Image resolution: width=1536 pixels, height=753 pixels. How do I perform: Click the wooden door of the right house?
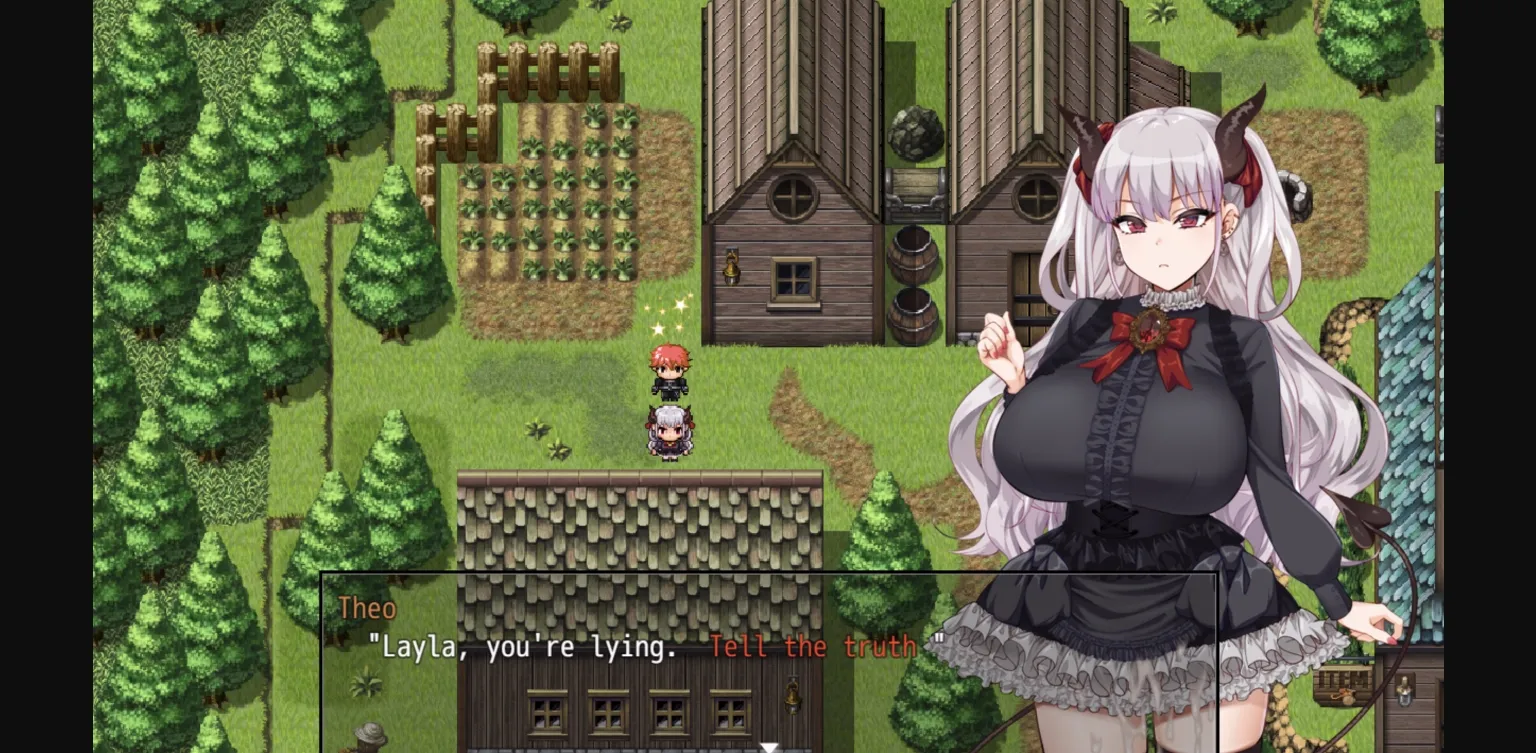pyautogui.click(x=1027, y=283)
